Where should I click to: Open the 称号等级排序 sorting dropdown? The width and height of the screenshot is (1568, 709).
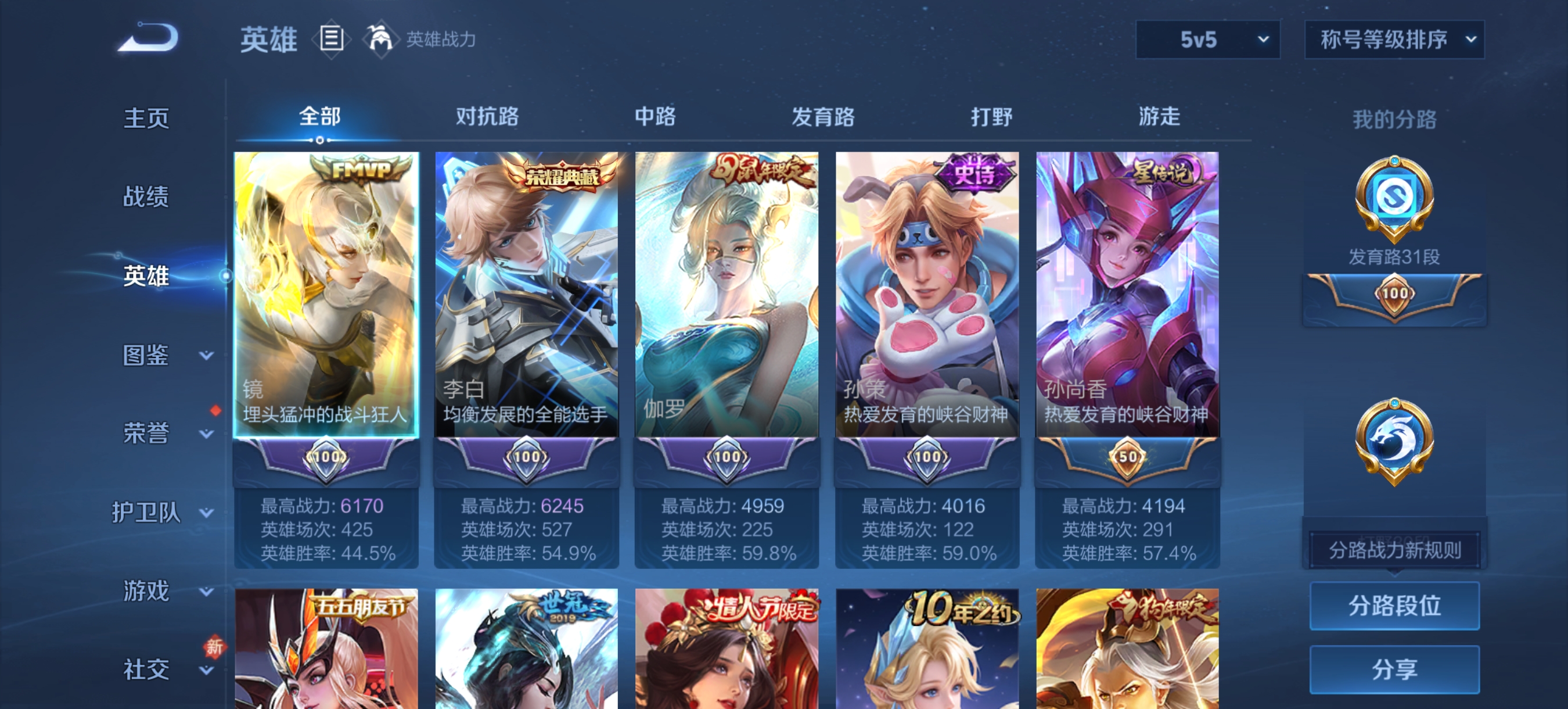1393,39
